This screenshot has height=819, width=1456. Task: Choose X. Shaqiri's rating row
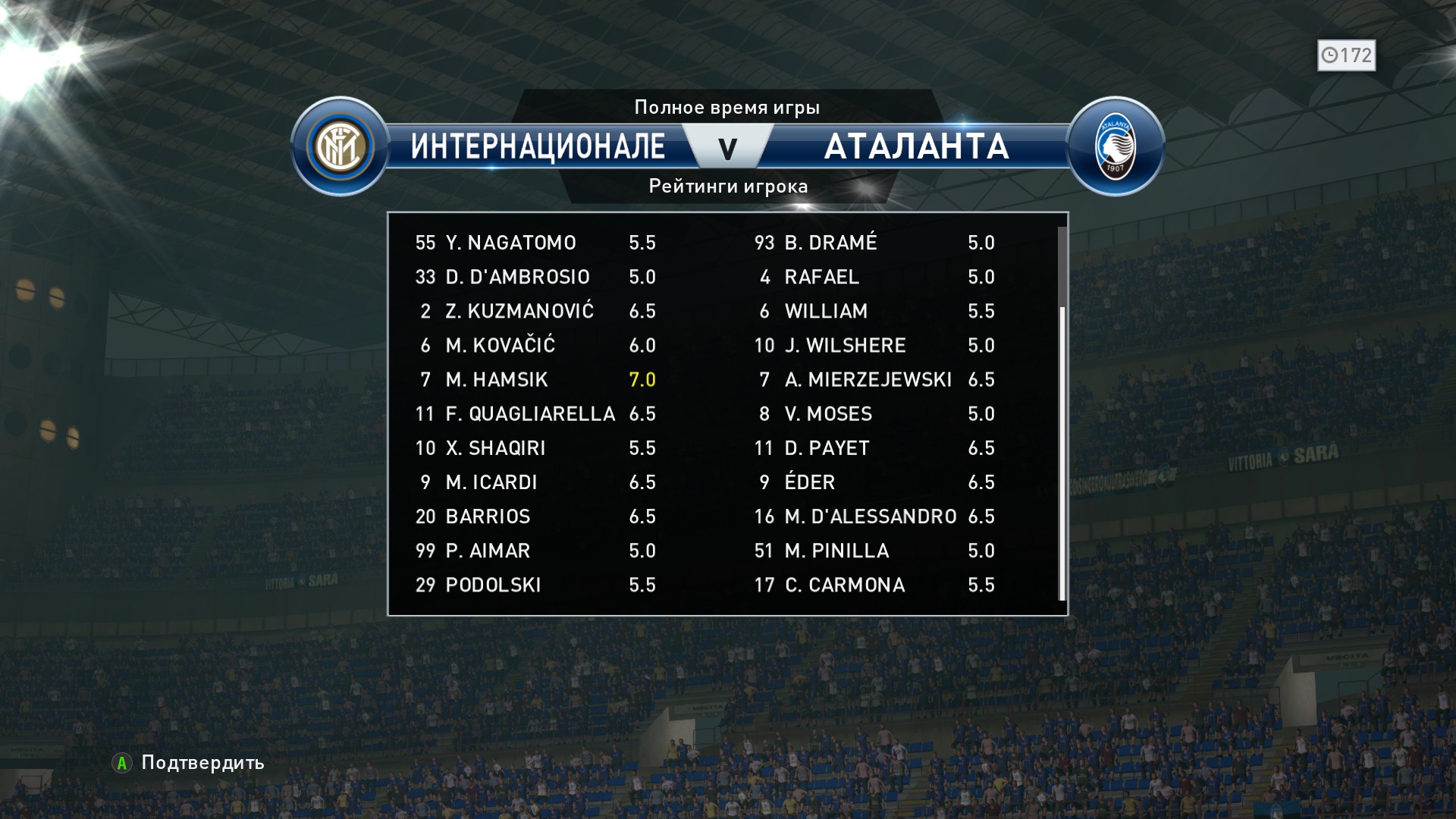click(535, 447)
